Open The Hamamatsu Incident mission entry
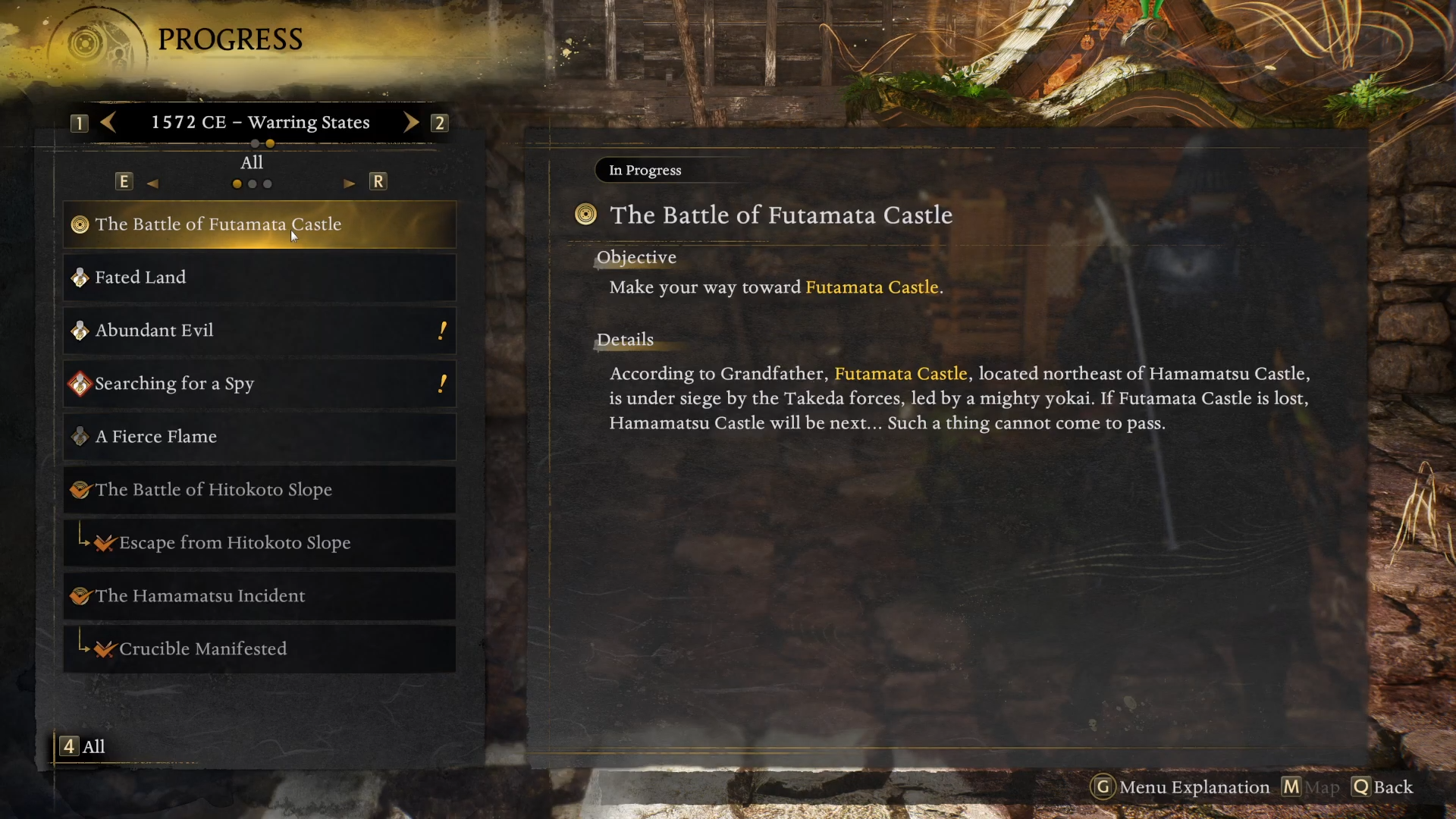1456x819 pixels. click(x=259, y=596)
